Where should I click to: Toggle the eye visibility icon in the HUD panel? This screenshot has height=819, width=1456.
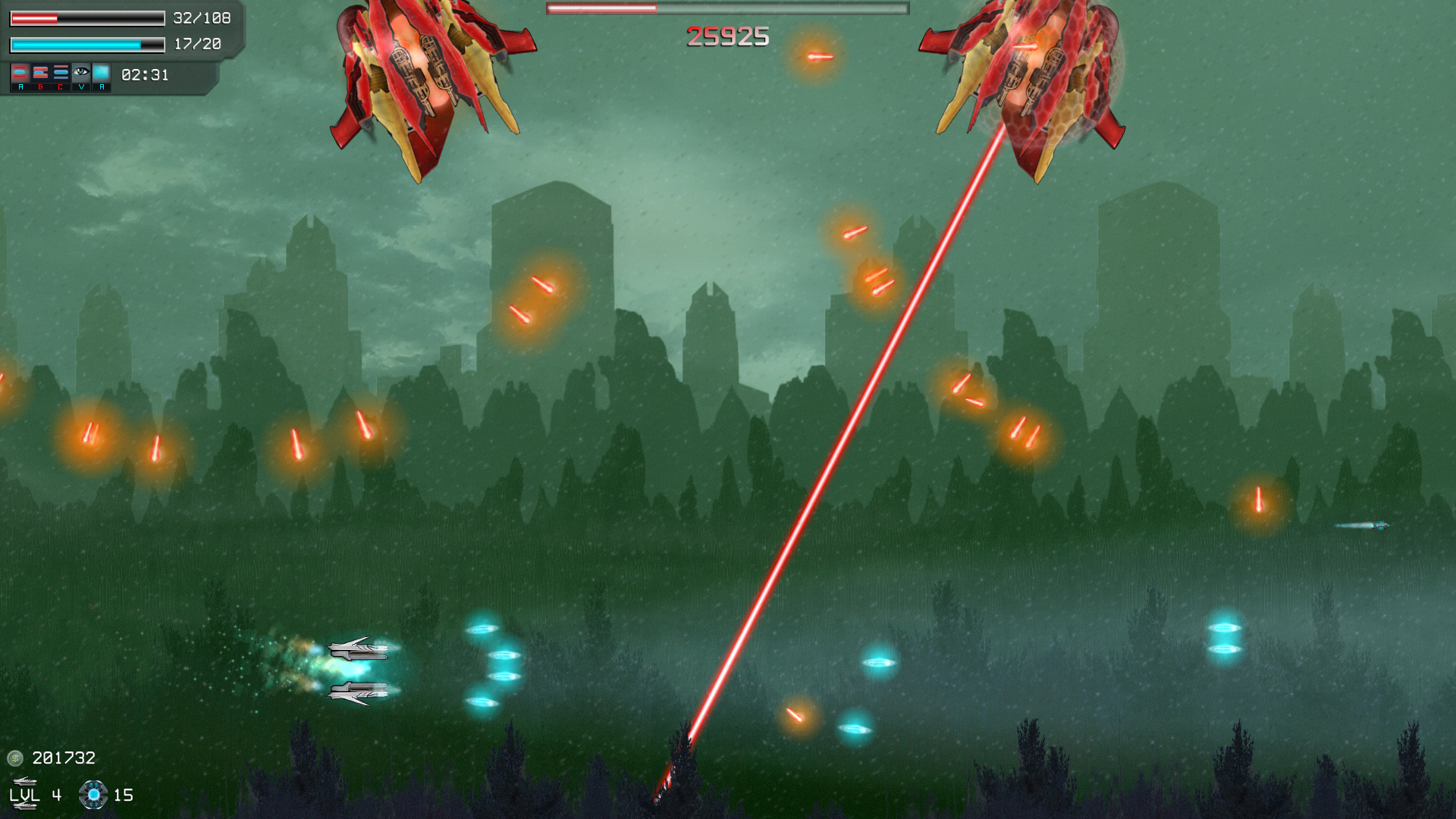pos(81,72)
